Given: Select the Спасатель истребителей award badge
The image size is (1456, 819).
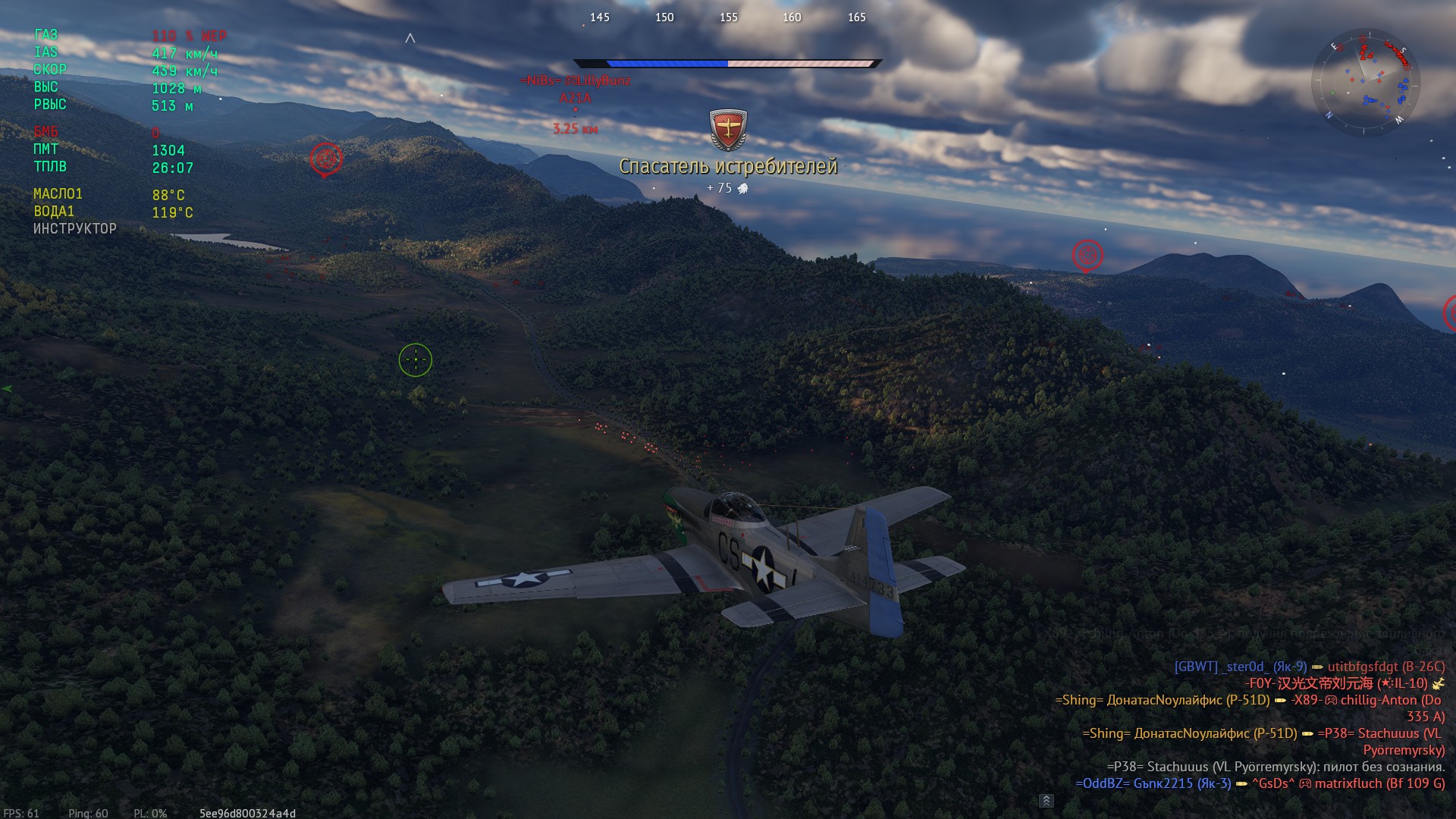Looking at the screenshot, I should coord(728,129).
